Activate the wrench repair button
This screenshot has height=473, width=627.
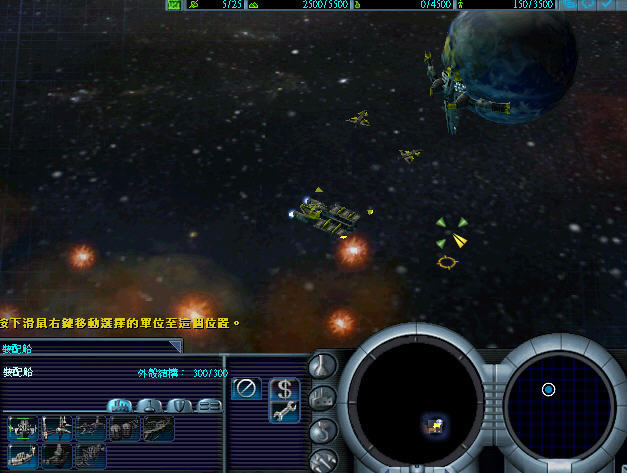[x=285, y=410]
